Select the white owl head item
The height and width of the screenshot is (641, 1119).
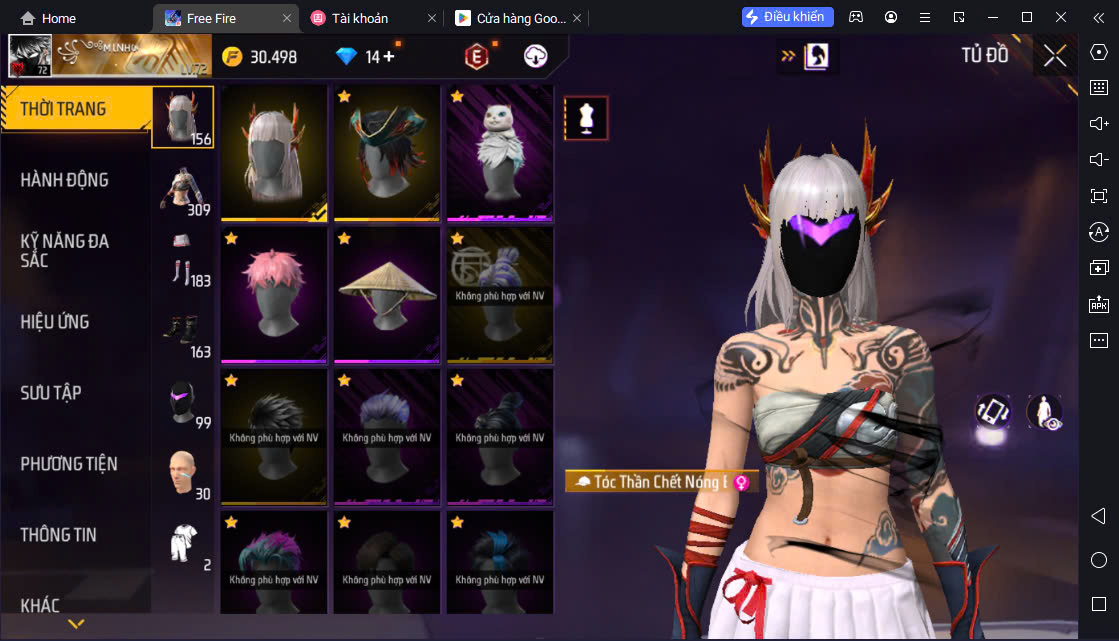(x=500, y=151)
